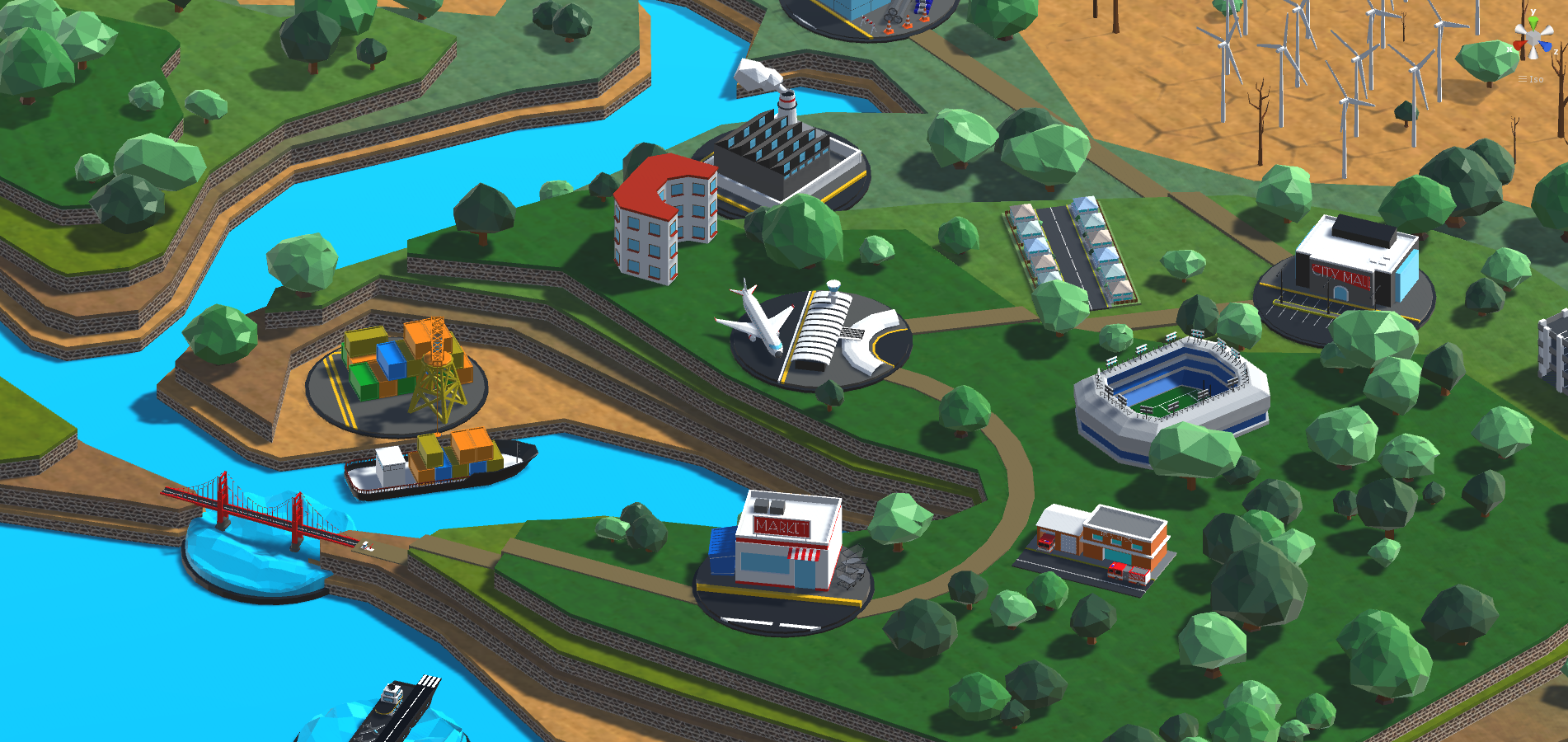Click the green Y axis cone on the gizmo
Viewport: 1568px width, 742px height.
tap(1533, 20)
